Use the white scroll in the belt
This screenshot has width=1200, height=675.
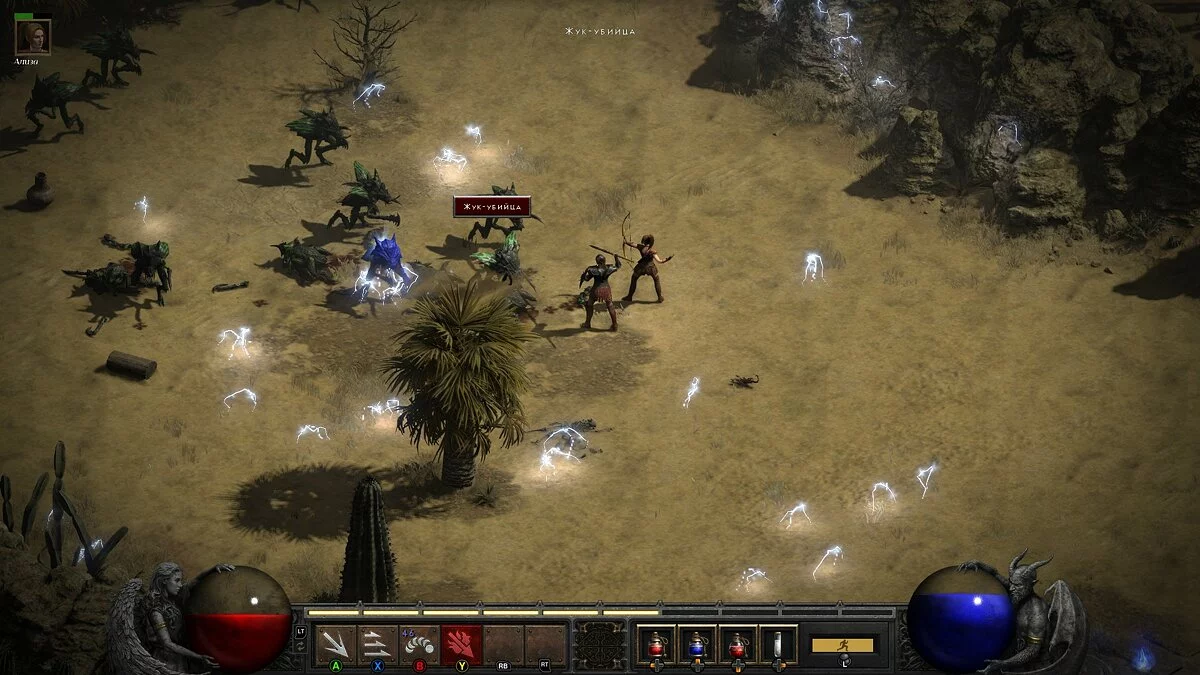tap(777, 644)
